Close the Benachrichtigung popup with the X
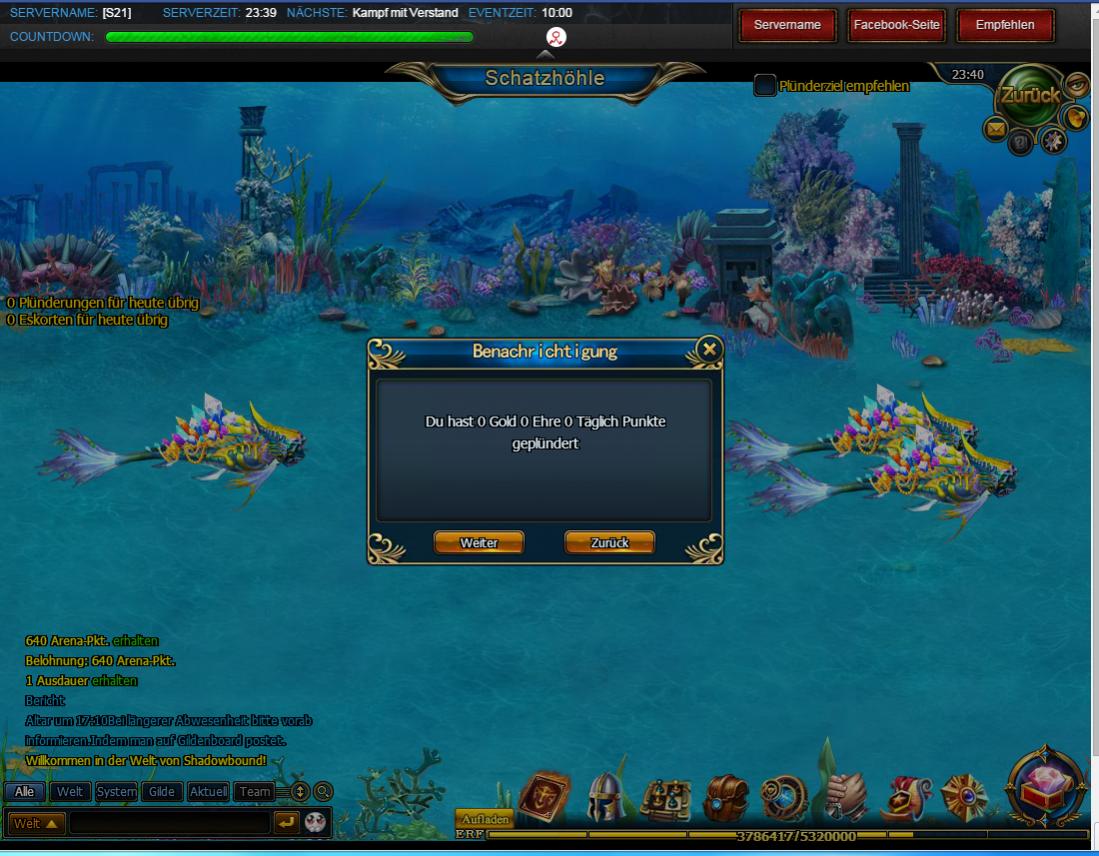 pos(709,349)
